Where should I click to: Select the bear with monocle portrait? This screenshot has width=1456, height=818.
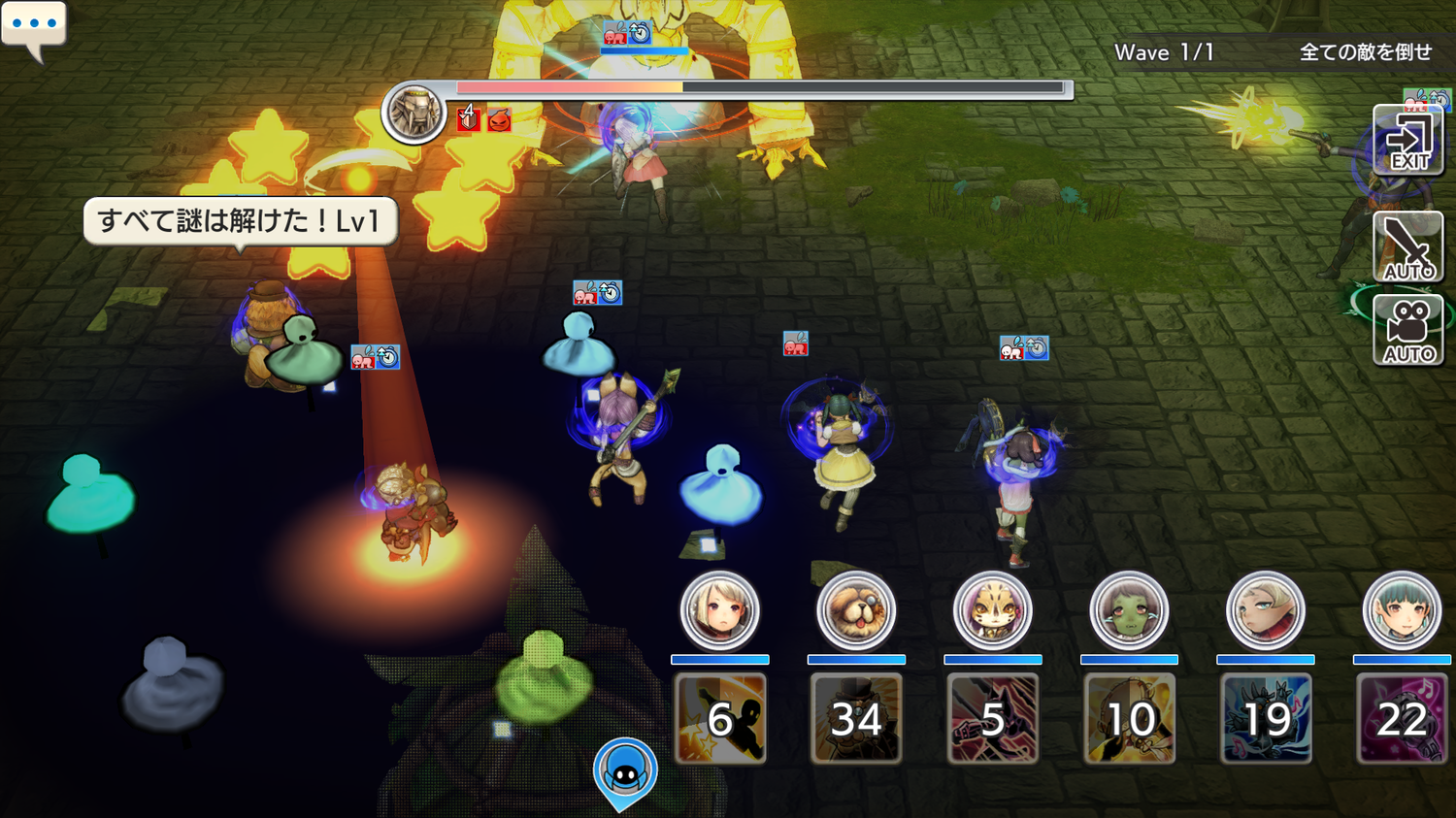tap(855, 610)
